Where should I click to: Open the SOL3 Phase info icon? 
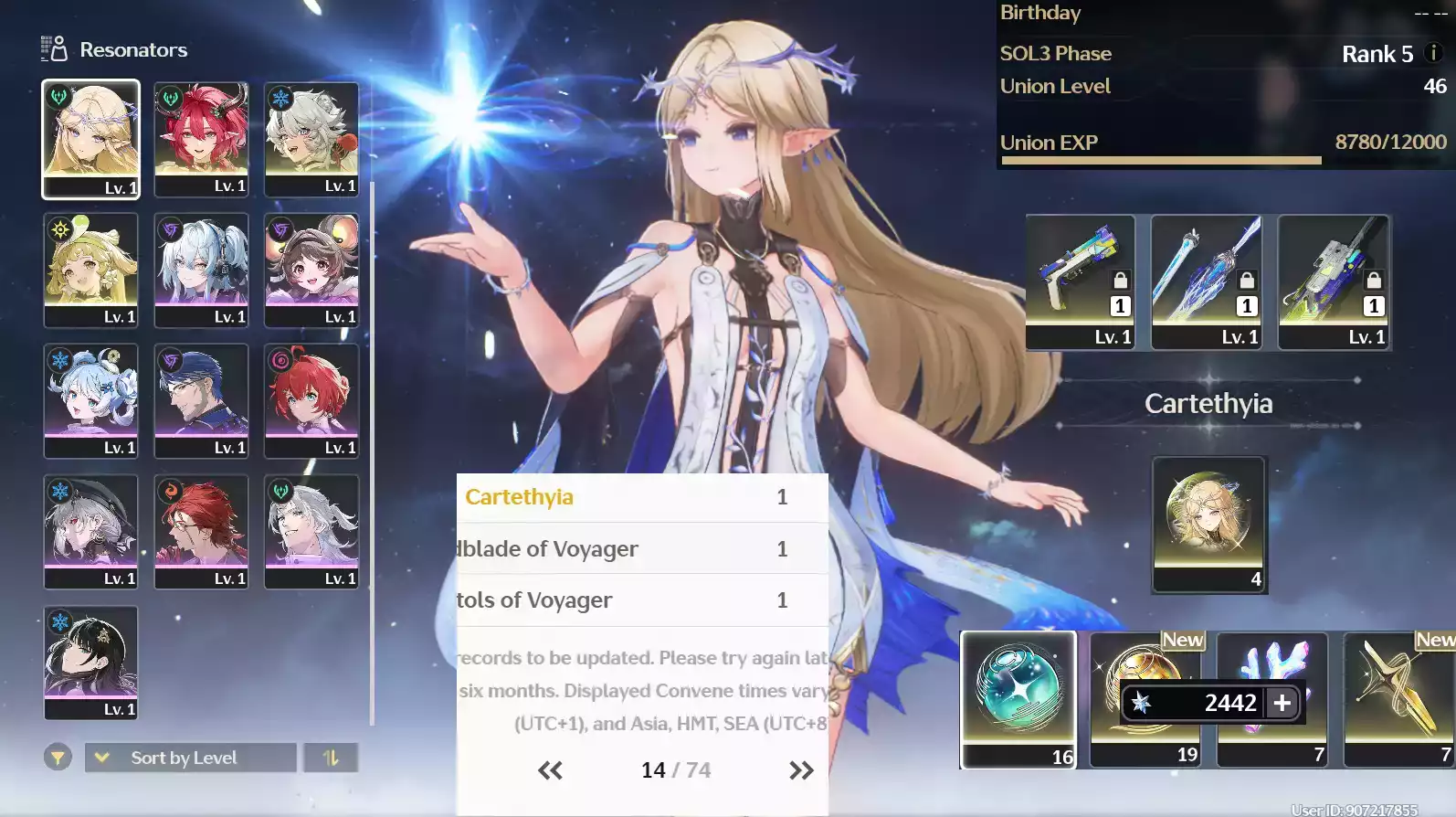1433,53
